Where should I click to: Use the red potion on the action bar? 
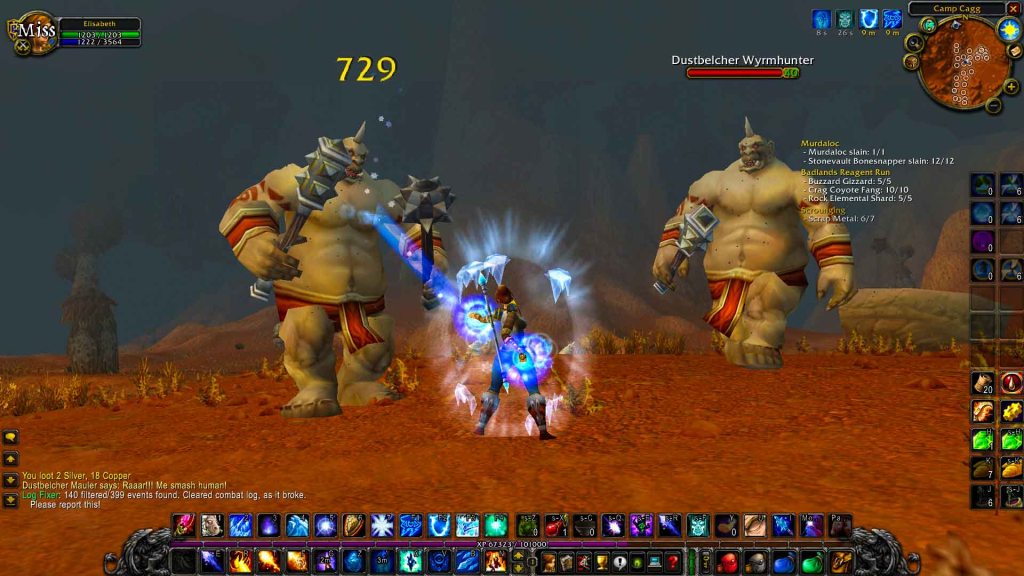(556, 525)
